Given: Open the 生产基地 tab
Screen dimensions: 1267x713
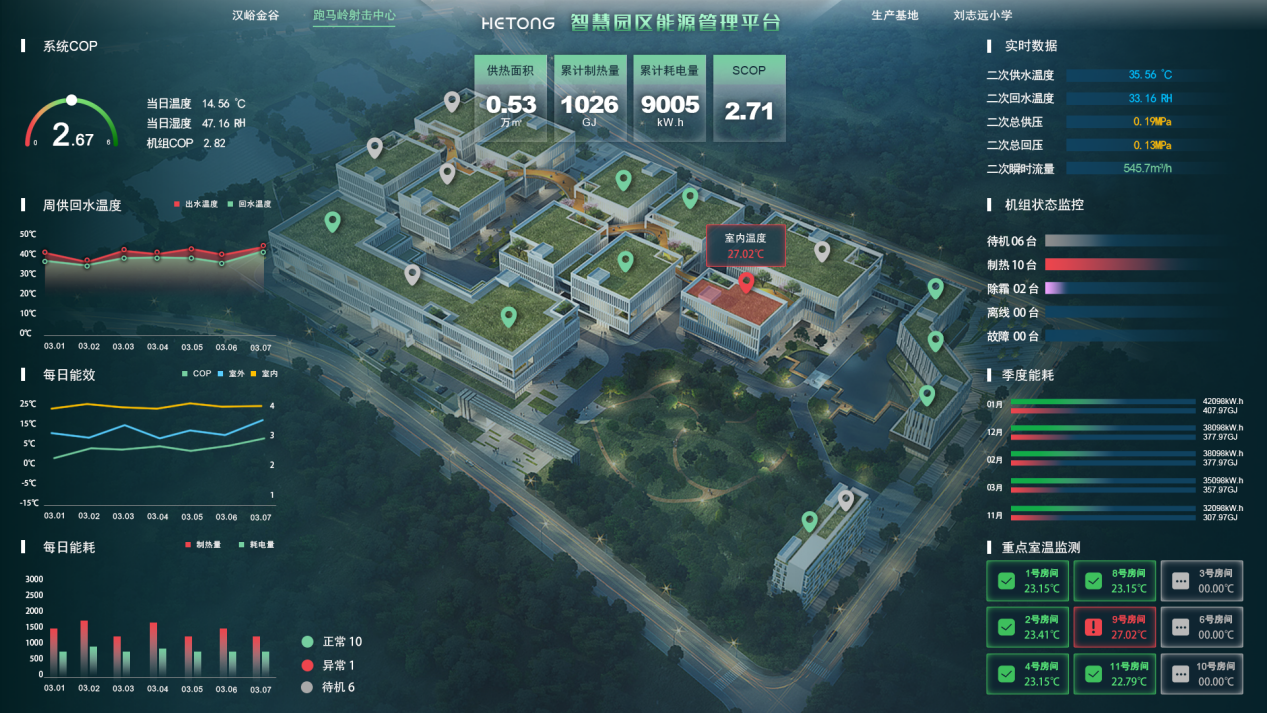Looking at the screenshot, I should [894, 16].
